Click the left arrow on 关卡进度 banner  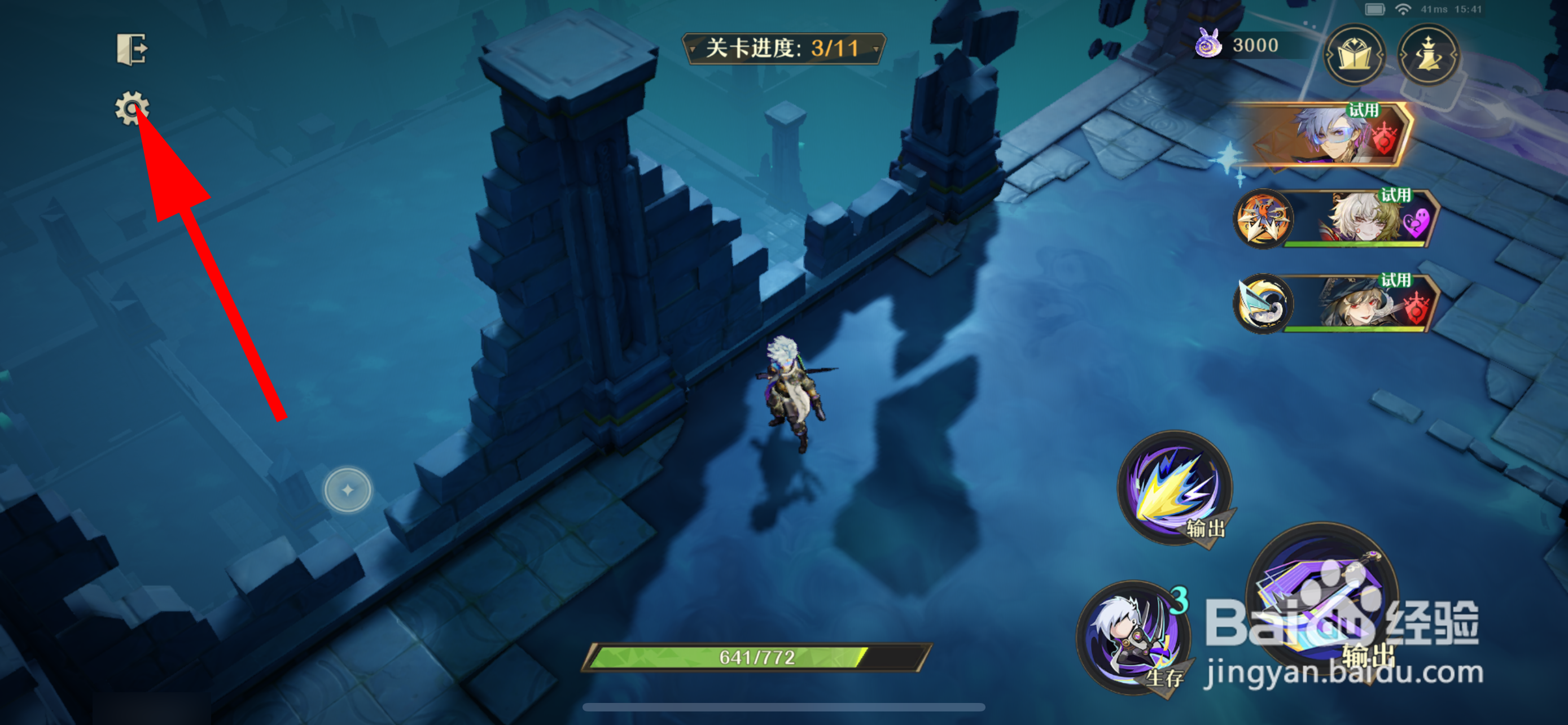(x=694, y=50)
